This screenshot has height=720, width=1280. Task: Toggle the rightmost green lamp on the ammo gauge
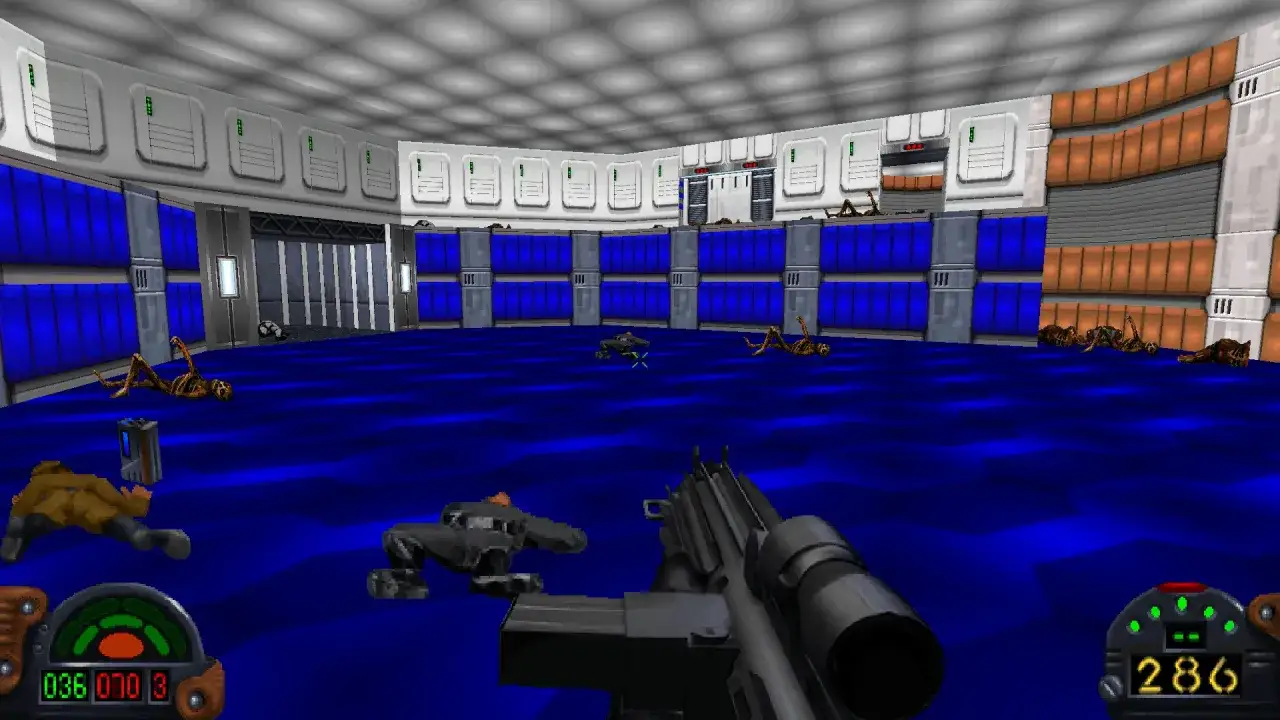pos(1229,626)
